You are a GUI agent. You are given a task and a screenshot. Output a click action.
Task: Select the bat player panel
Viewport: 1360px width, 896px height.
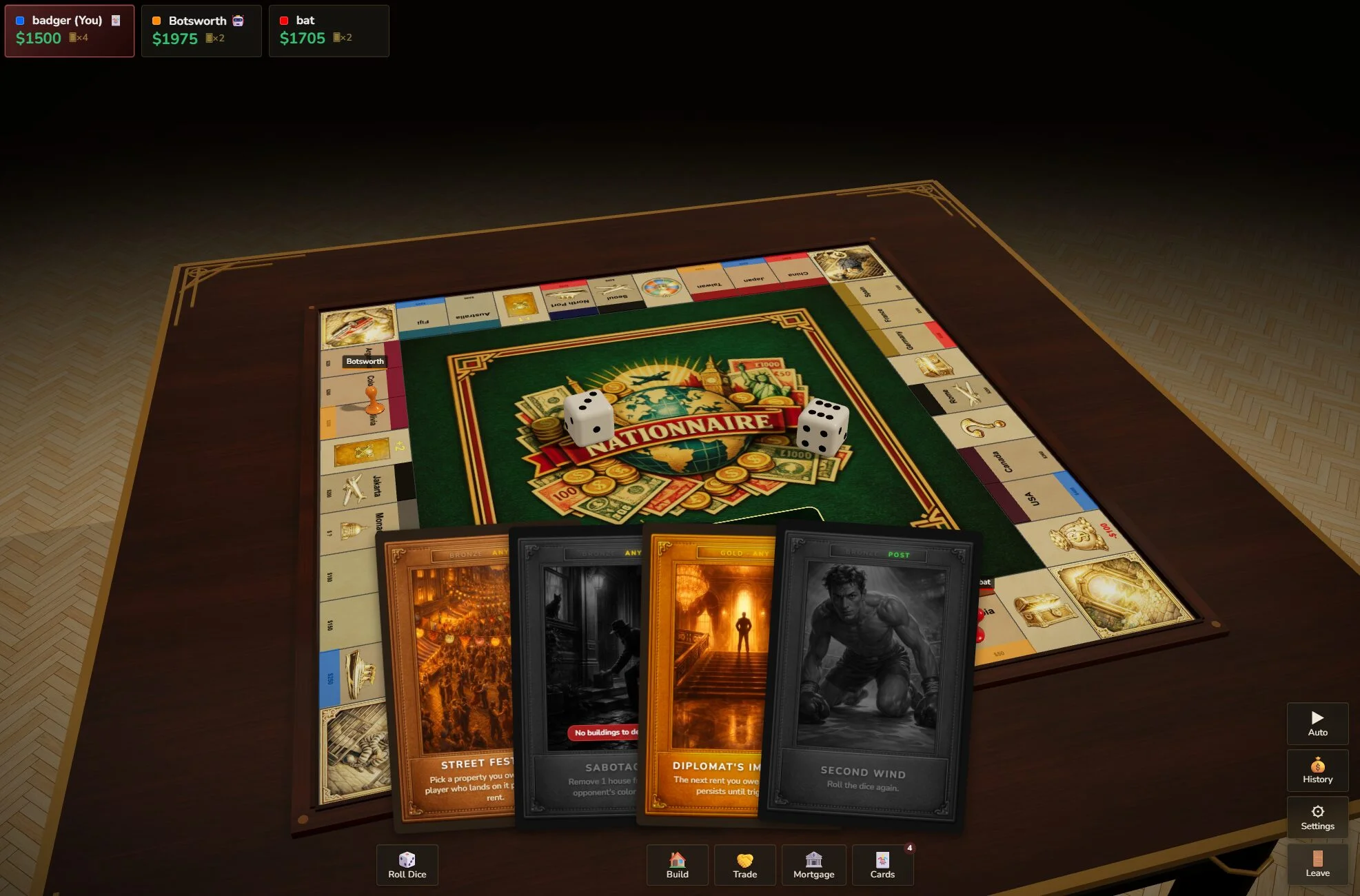tap(329, 30)
